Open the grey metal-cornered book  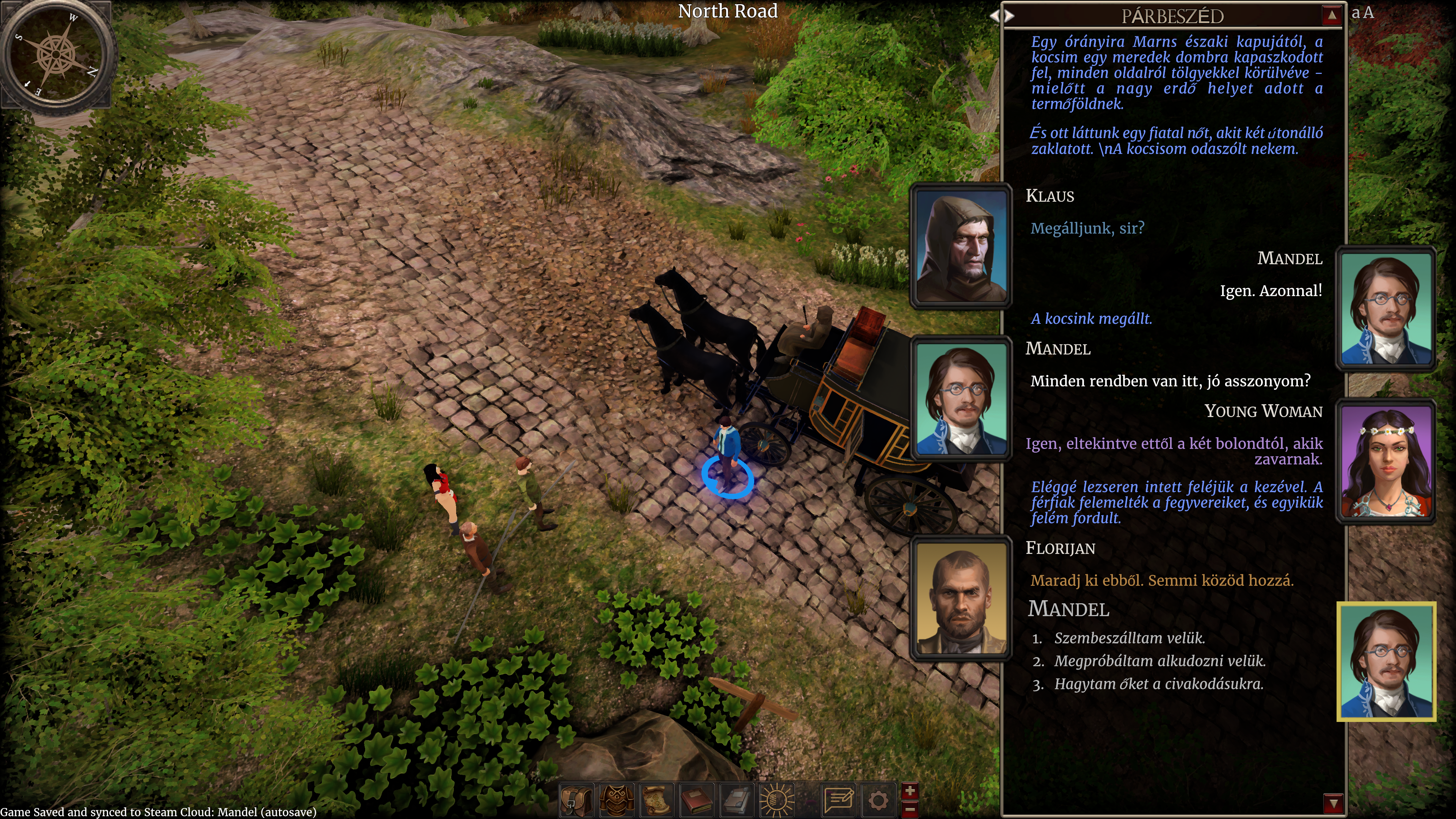pos(736,800)
